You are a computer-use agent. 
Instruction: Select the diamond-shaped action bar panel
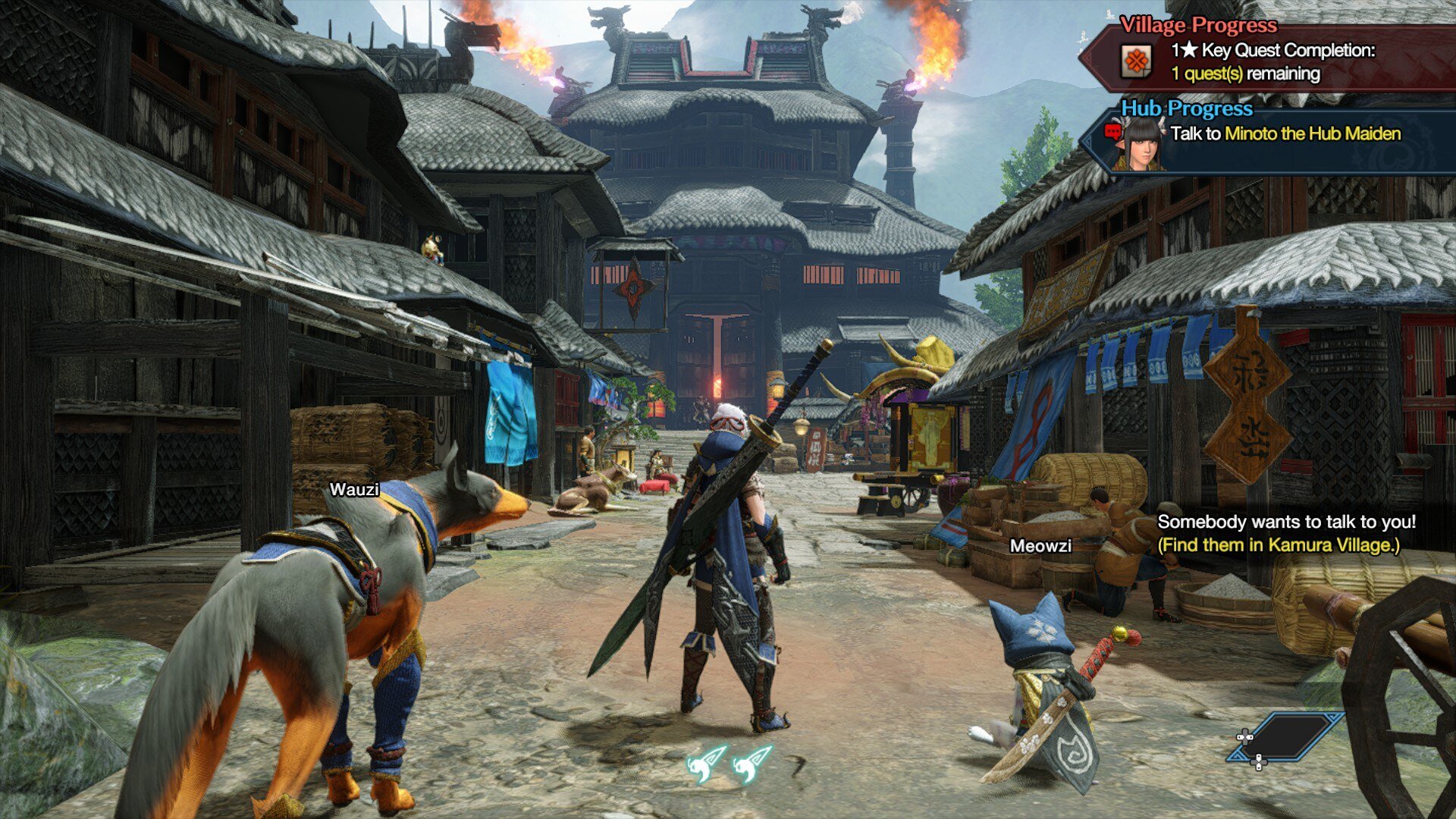(x=1287, y=736)
